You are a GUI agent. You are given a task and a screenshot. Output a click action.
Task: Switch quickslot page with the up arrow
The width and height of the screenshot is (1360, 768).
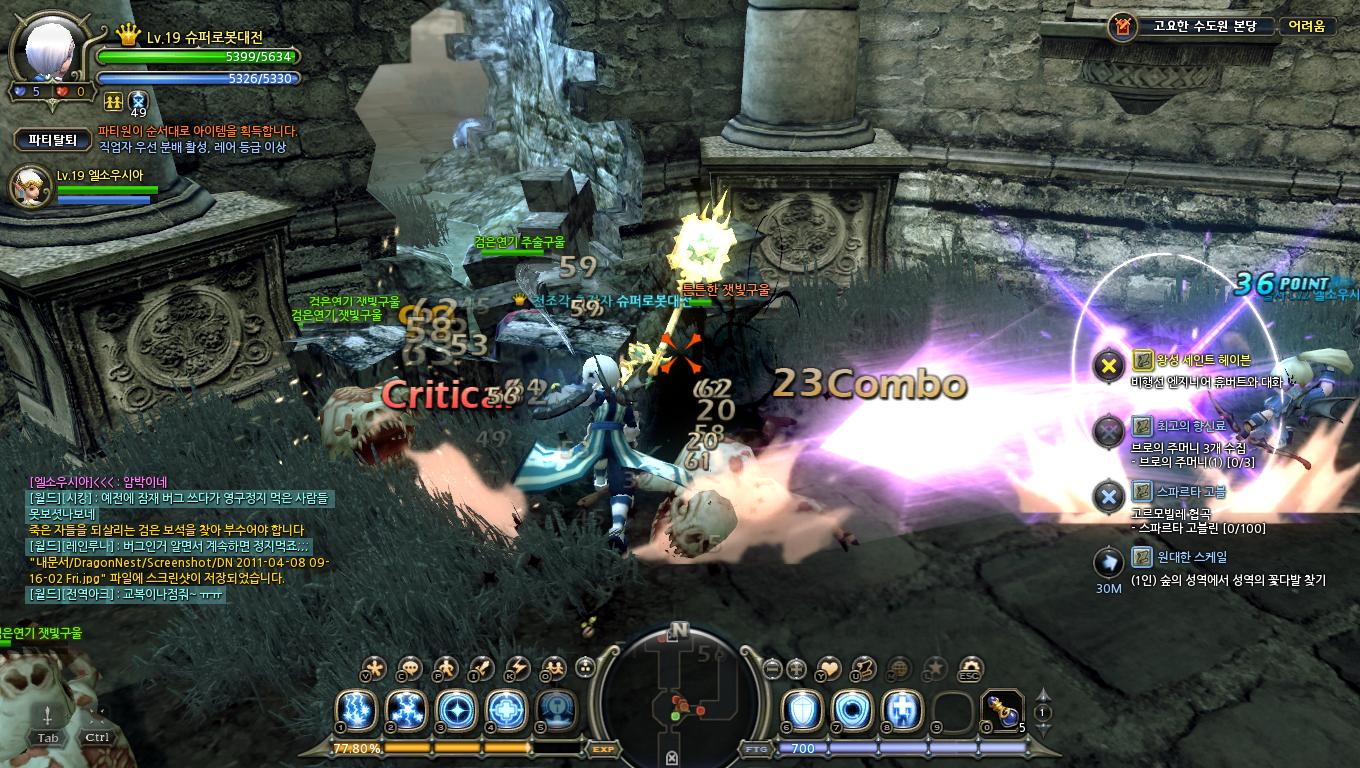(1042, 695)
